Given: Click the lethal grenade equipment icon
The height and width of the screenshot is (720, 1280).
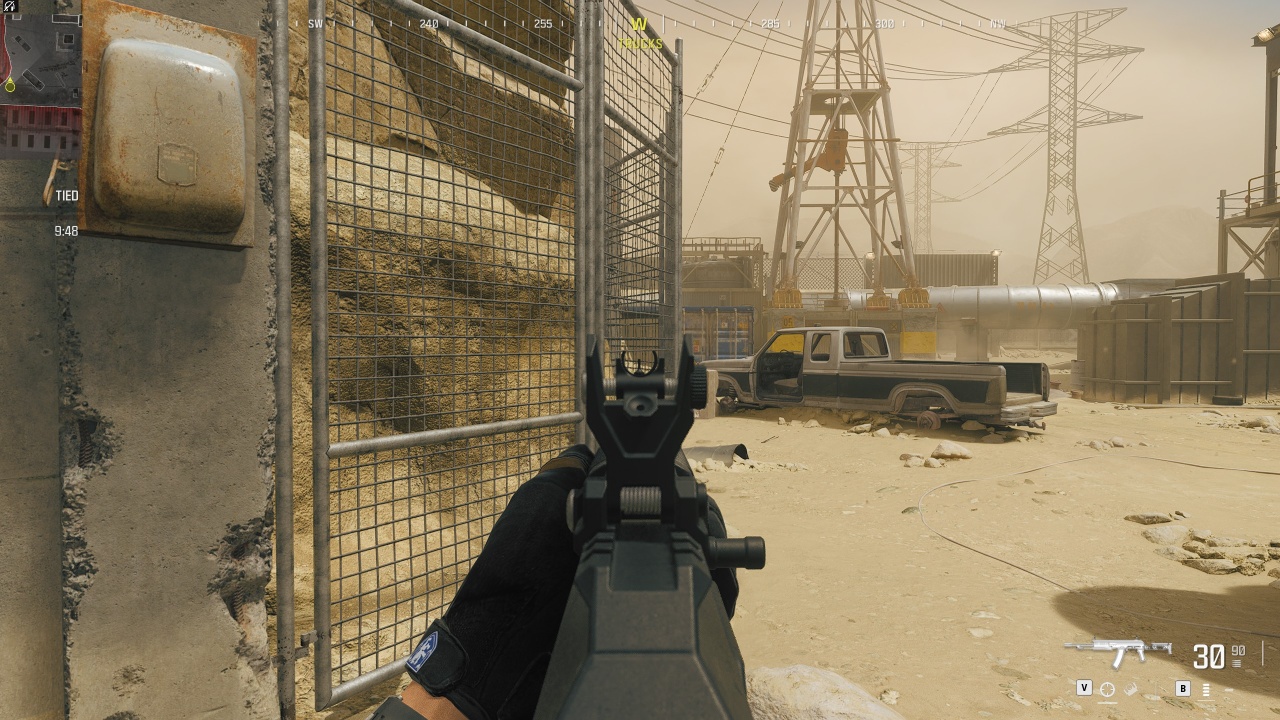Looking at the screenshot, I should (1130, 688).
